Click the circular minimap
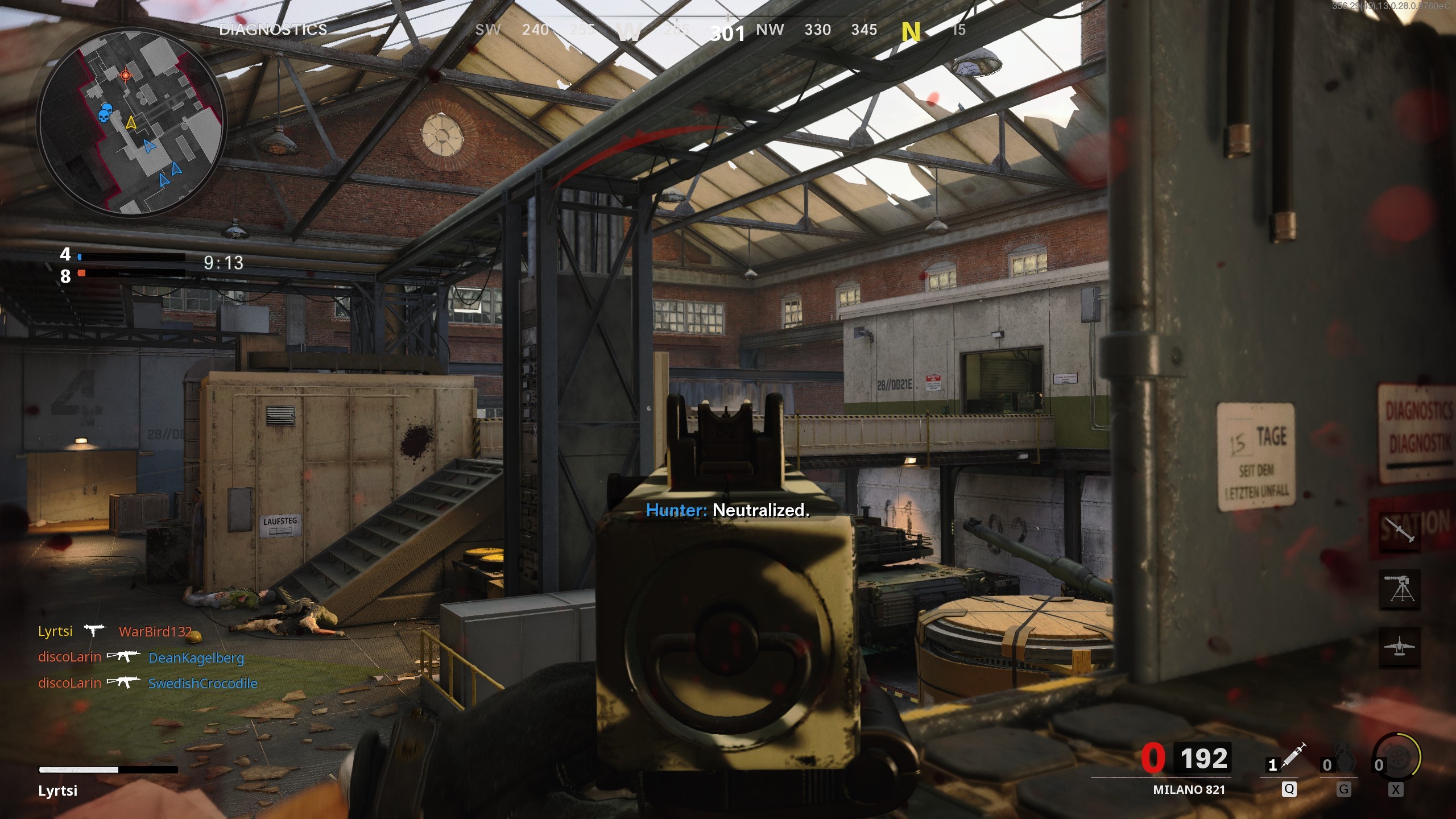The width and height of the screenshot is (1456, 819). coord(131,122)
